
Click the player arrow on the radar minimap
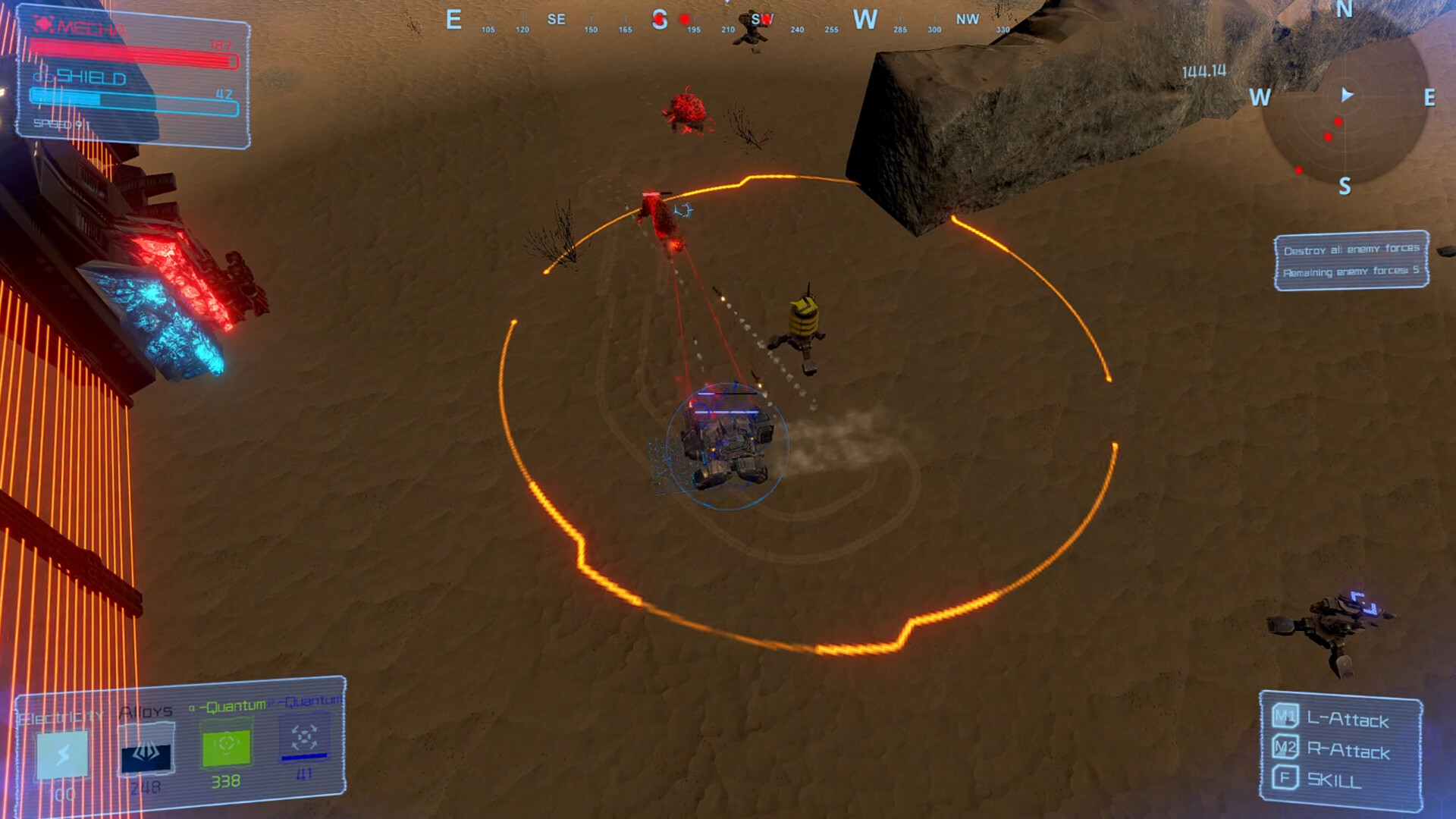coord(1348,94)
